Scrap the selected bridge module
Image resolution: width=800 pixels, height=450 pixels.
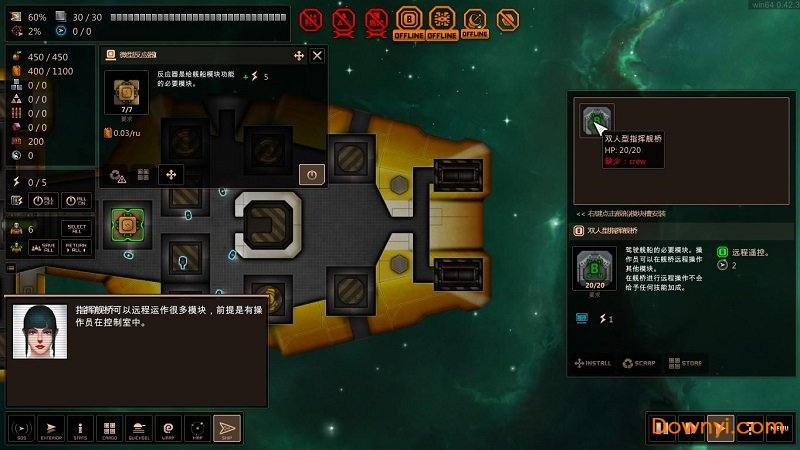pyautogui.click(x=639, y=363)
